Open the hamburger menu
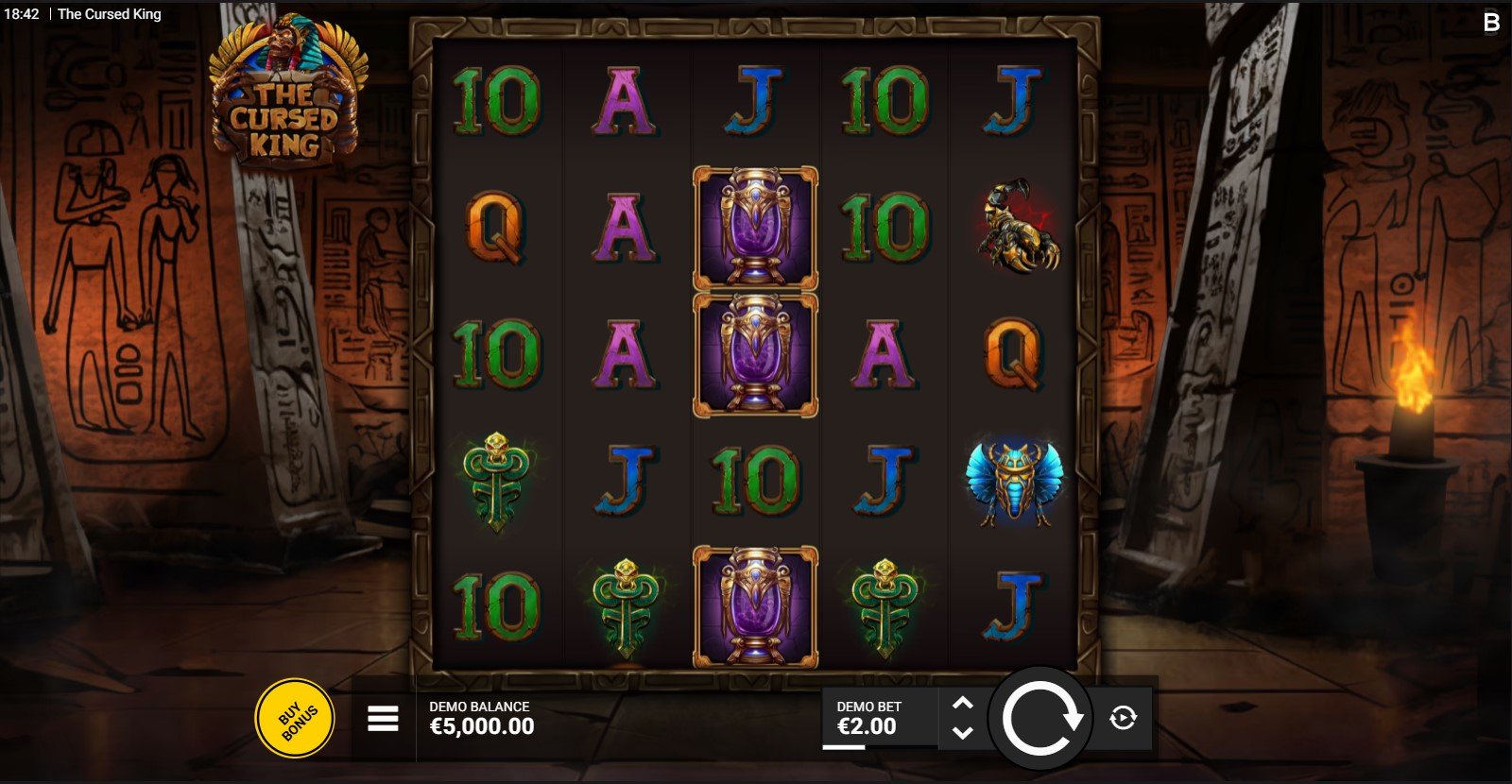Viewport: 1512px width, 784px height. (x=383, y=720)
